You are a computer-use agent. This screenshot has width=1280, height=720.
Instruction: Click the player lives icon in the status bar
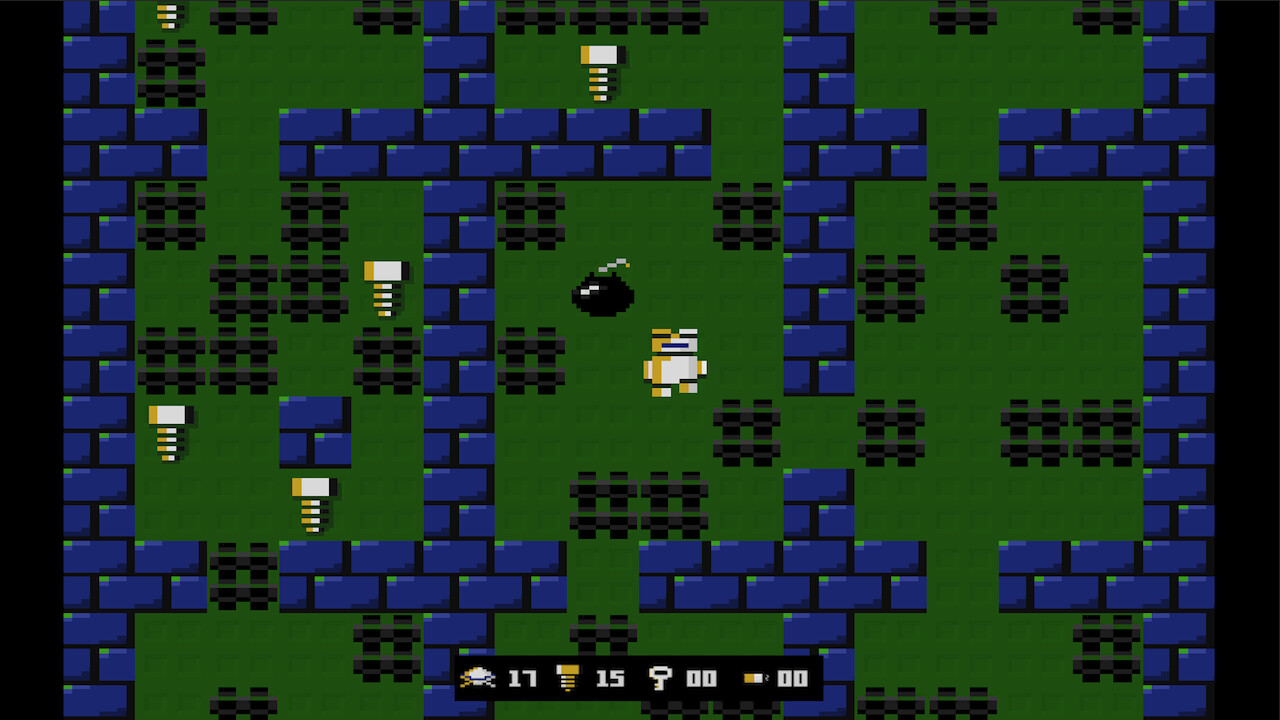(480, 677)
